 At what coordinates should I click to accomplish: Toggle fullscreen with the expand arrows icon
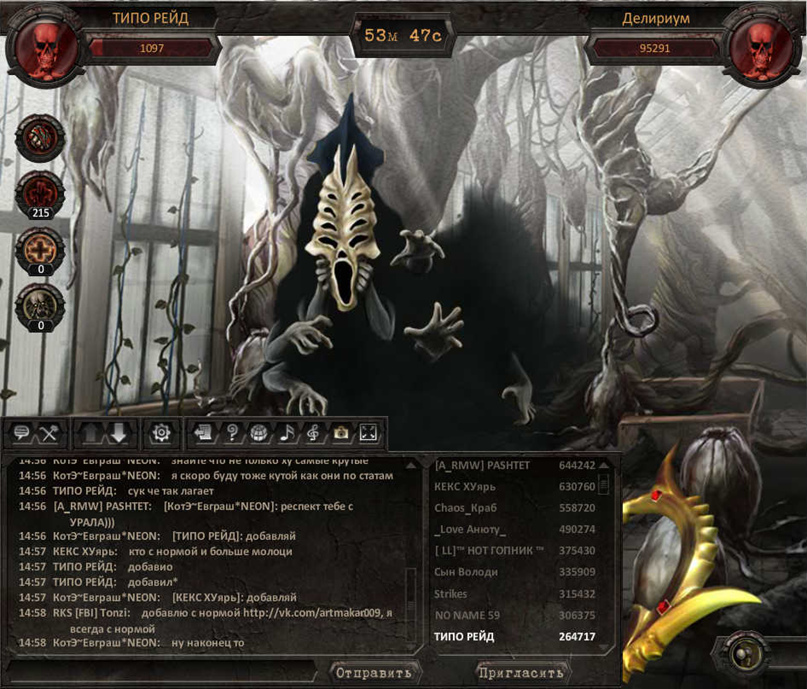[368, 434]
